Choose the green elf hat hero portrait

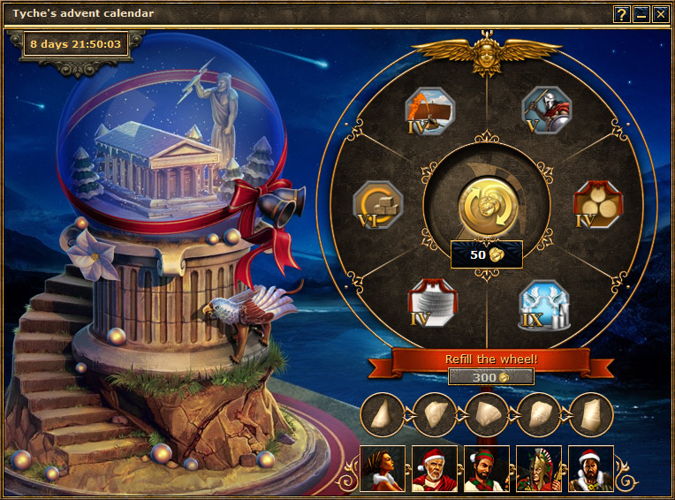coord(486,468)
